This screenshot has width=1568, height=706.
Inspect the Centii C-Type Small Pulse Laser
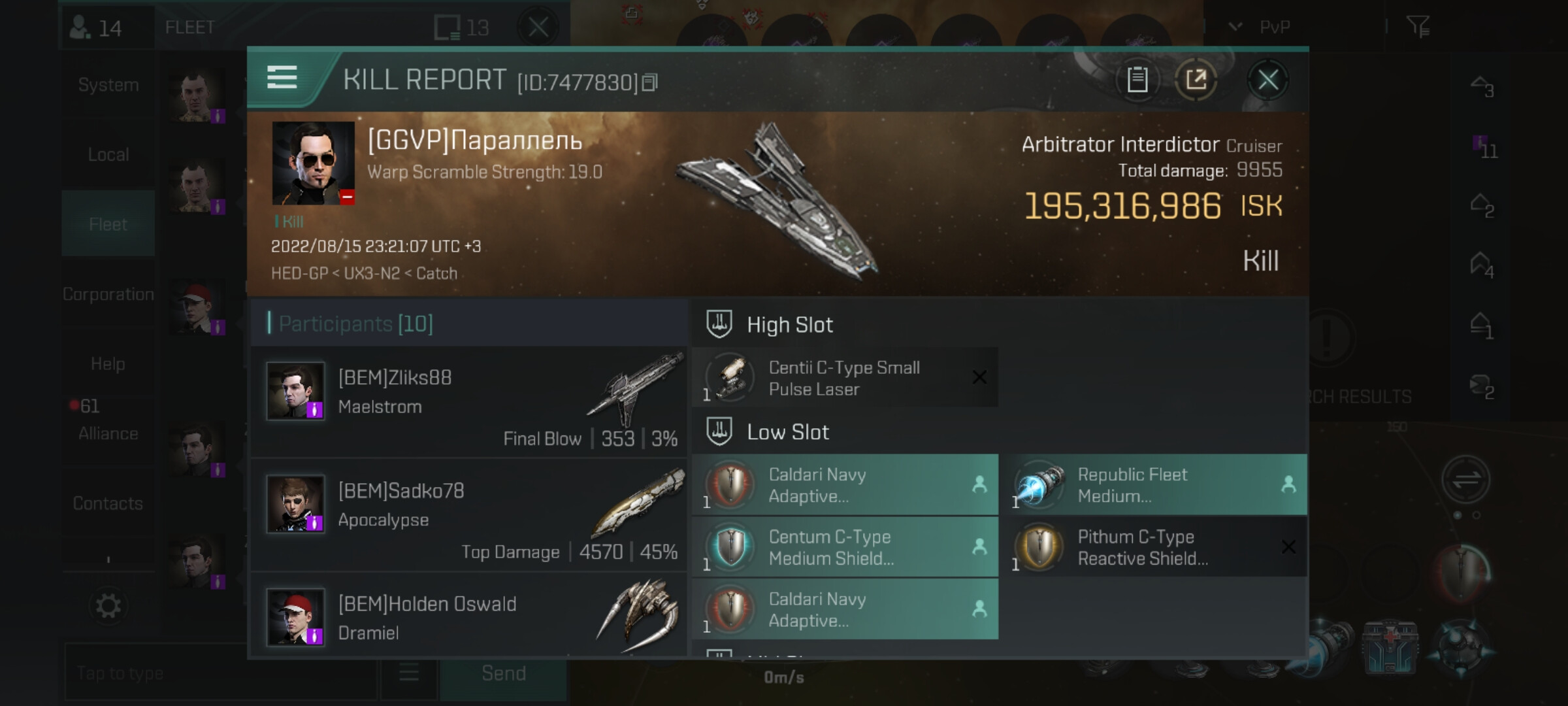coord(844,378)
